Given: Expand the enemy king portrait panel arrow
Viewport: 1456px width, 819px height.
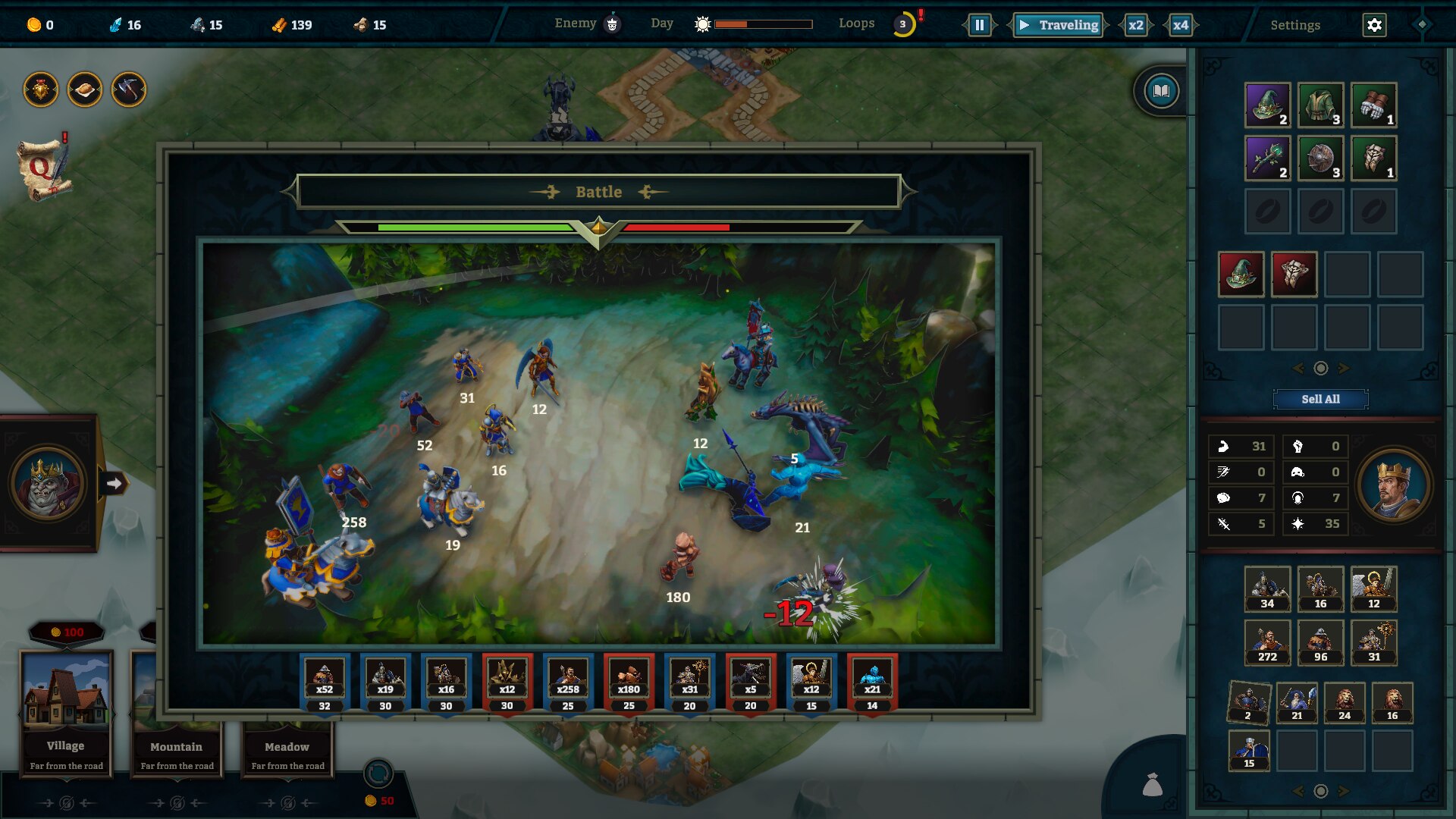Looking at the screenshot, I should coord(114,483).
